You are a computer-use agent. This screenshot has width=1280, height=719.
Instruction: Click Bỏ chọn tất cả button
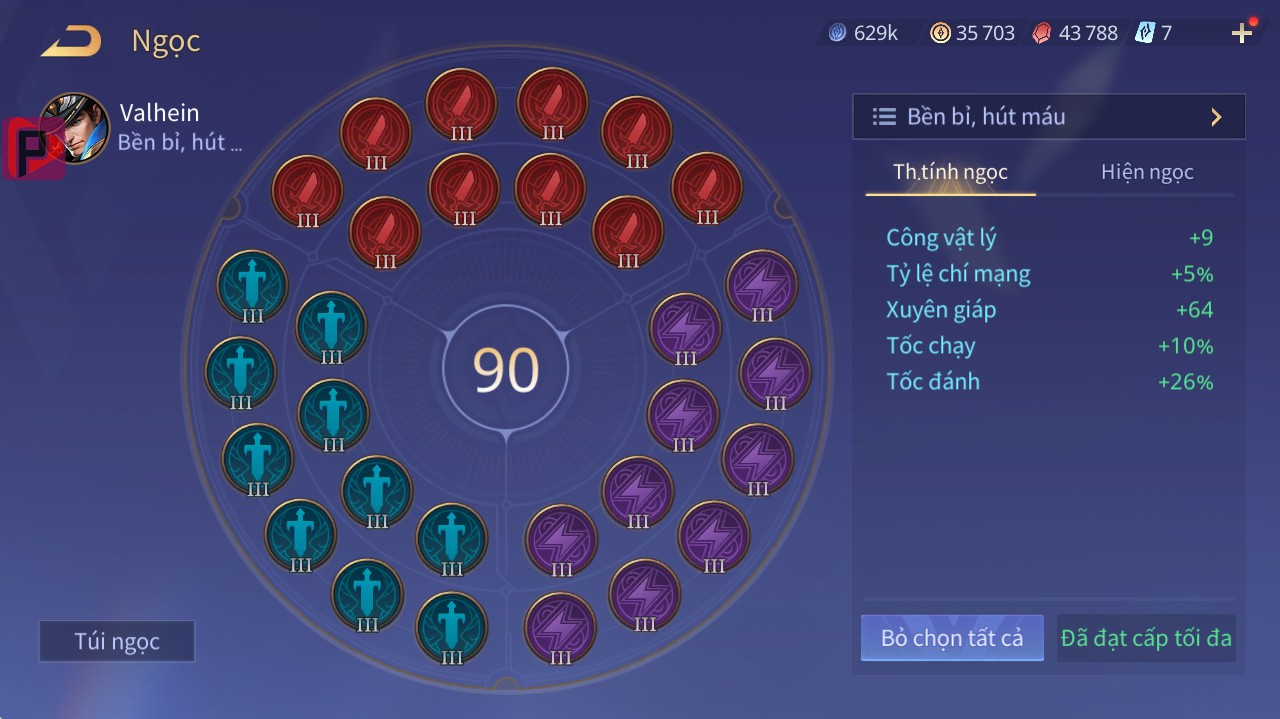pyautogui.click(x=951, y=638)
